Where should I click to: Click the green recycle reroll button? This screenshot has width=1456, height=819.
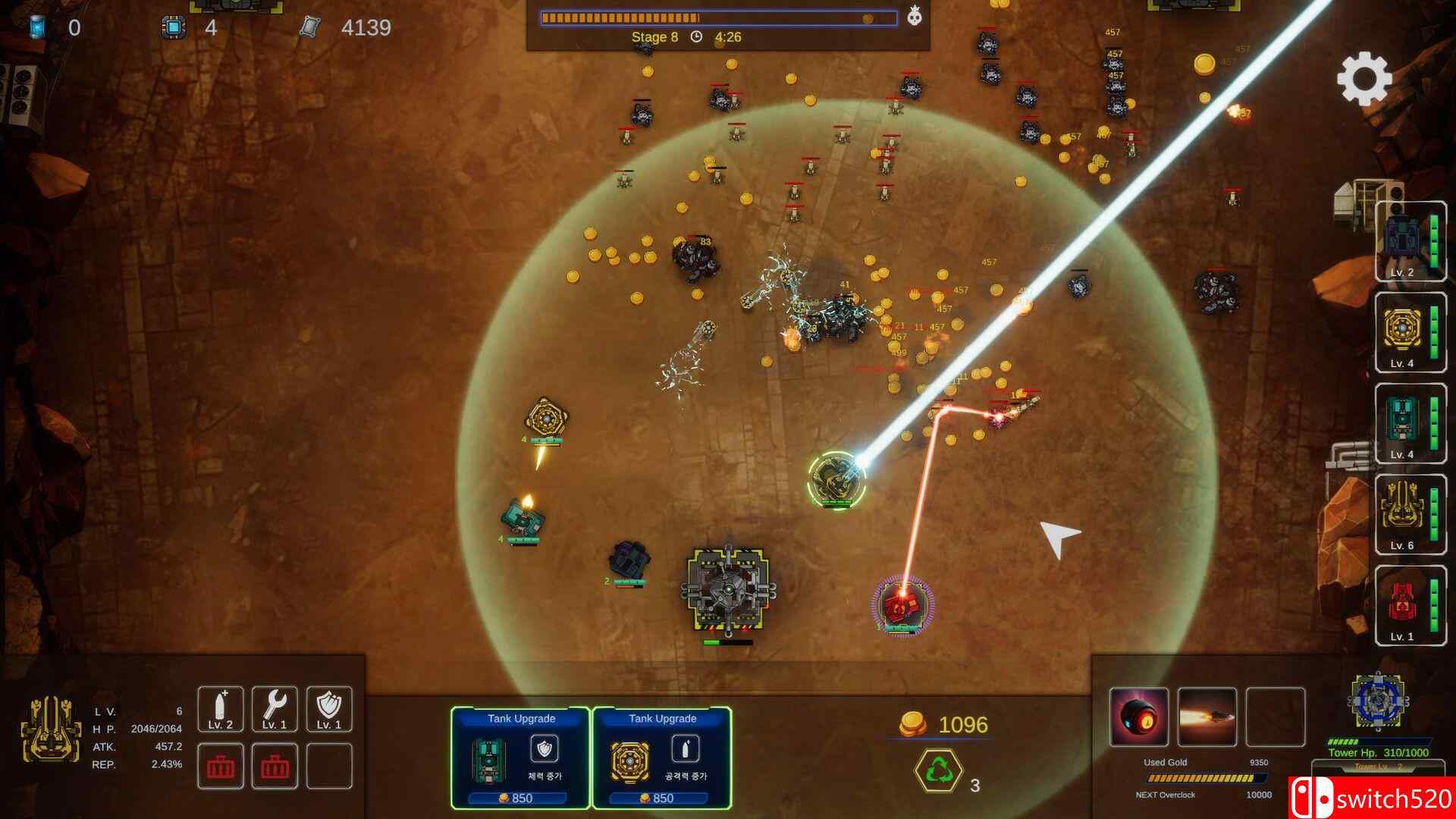[x=939, y=770]
